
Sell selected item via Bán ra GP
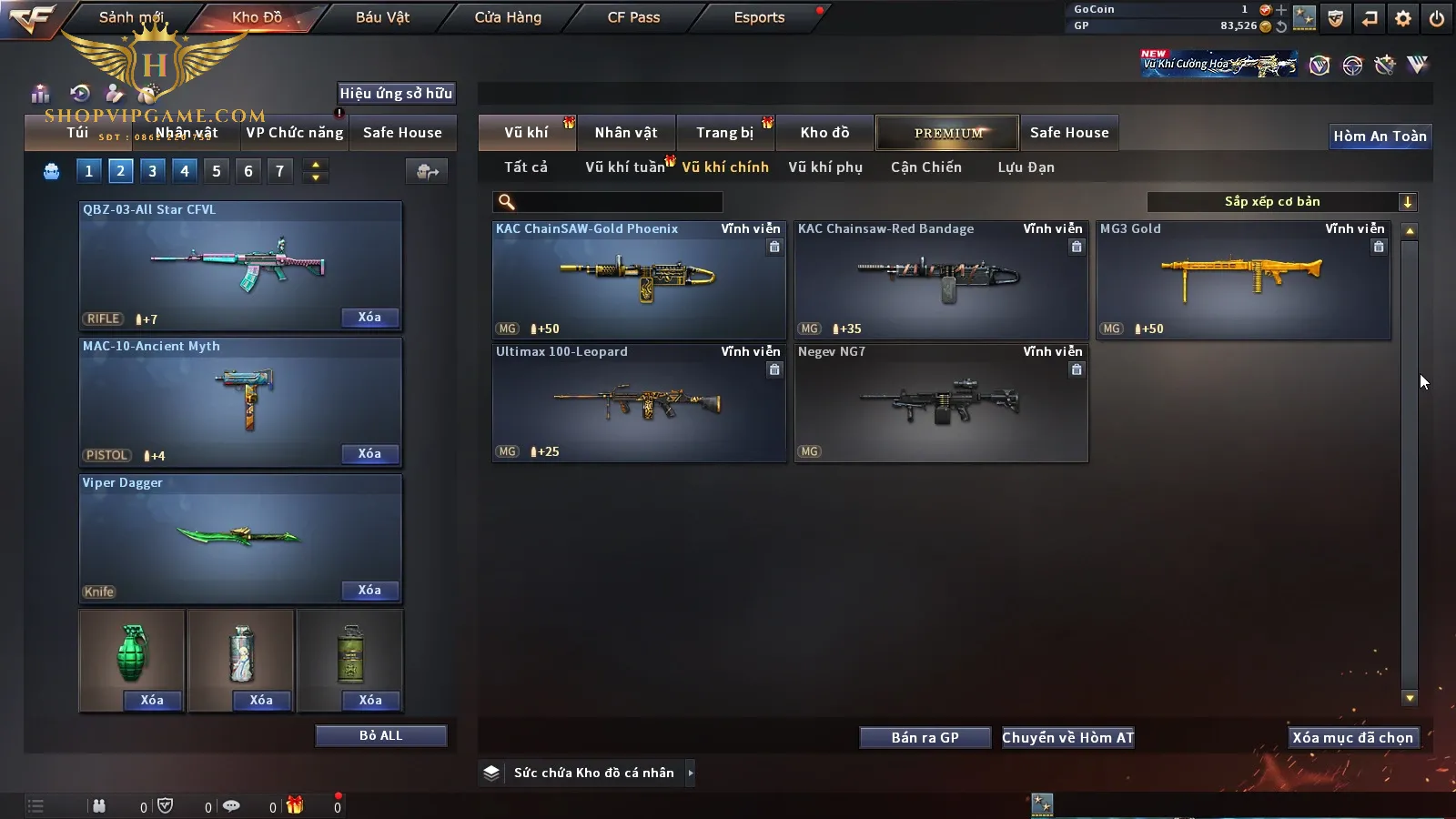925,738
